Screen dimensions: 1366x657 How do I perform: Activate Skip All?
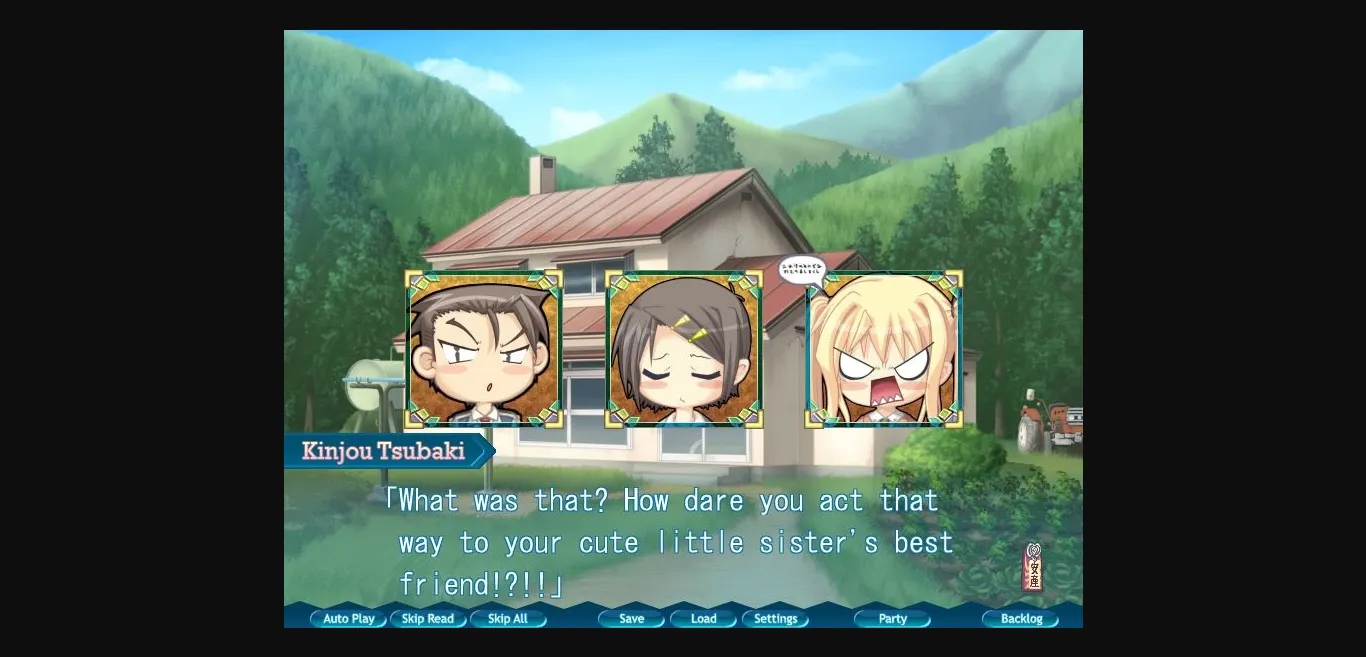coord(508,619)
